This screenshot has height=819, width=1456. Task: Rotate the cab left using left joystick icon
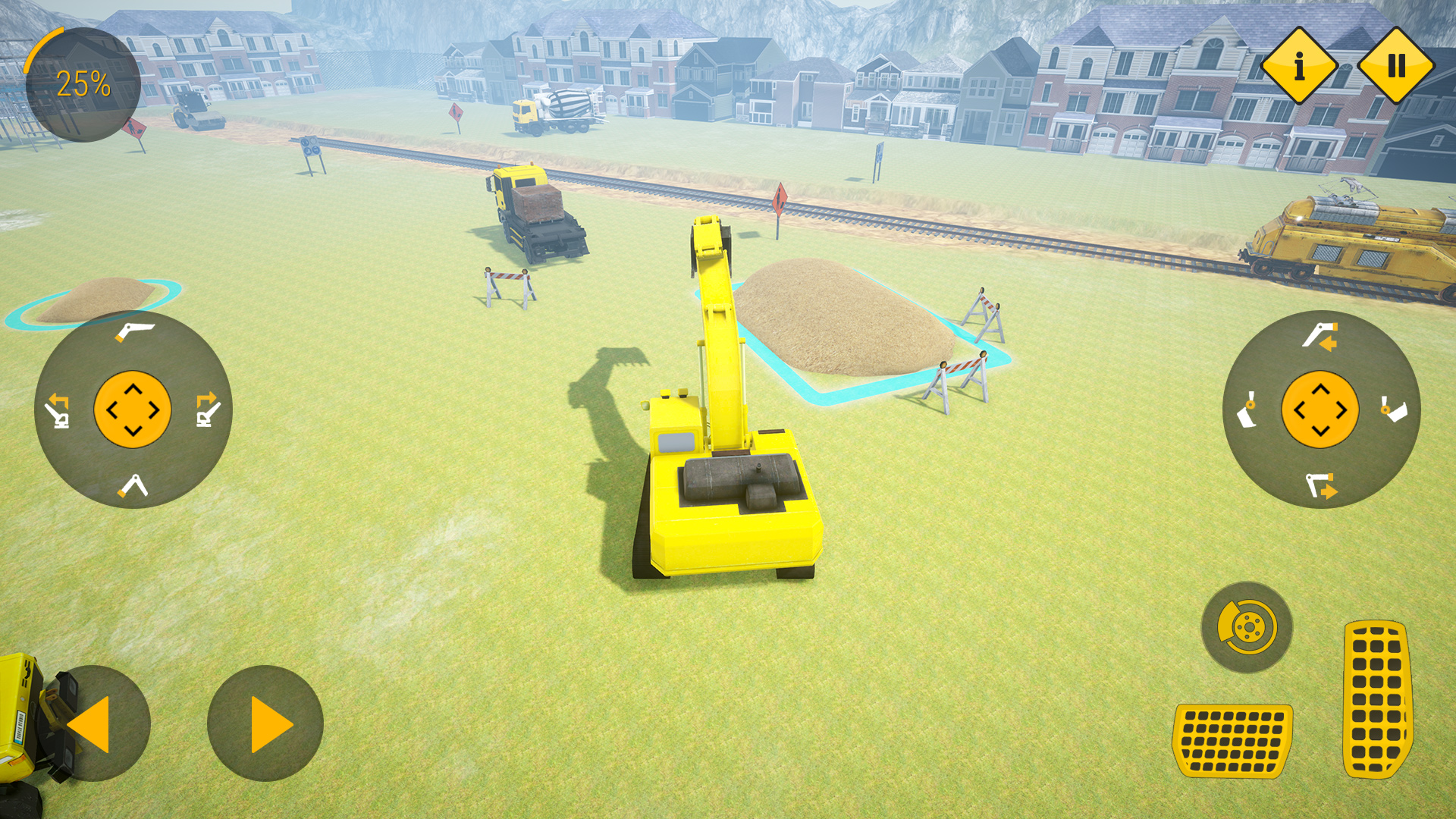58,410
